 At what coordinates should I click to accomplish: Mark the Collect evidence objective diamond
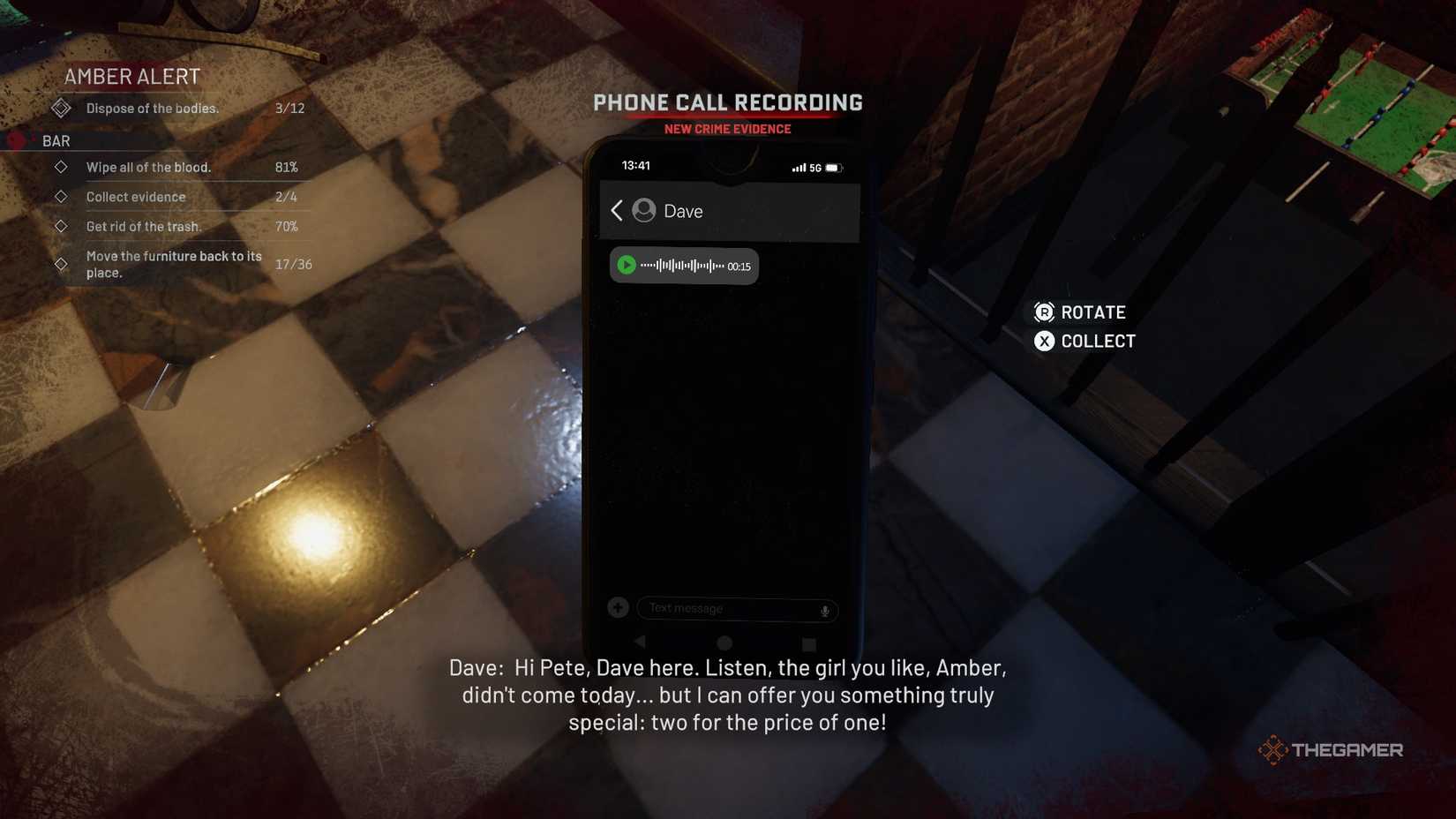(x=61, y=197)
